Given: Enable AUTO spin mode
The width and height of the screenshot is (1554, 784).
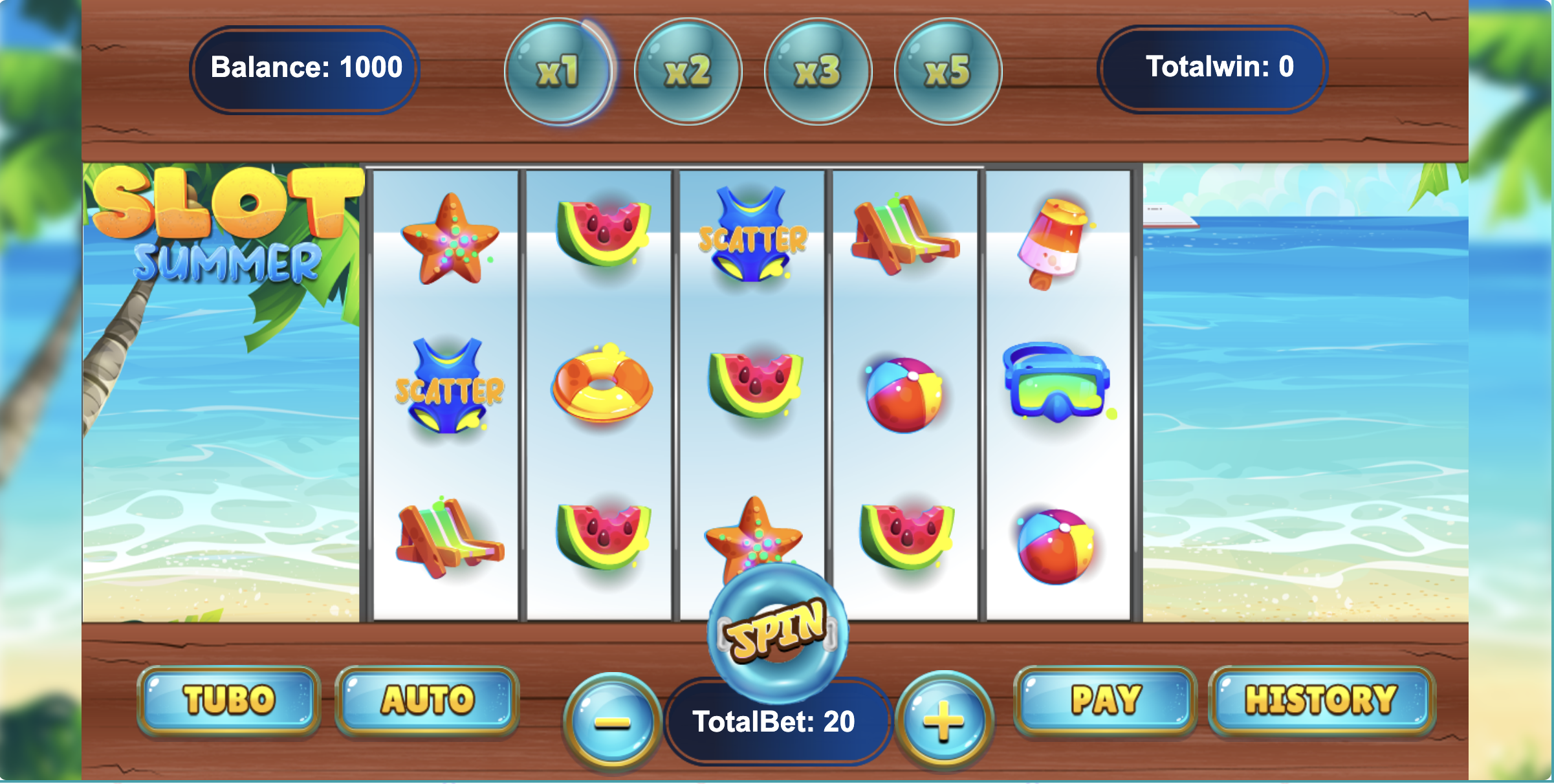Looking at the screenshot, I should 427,701.
